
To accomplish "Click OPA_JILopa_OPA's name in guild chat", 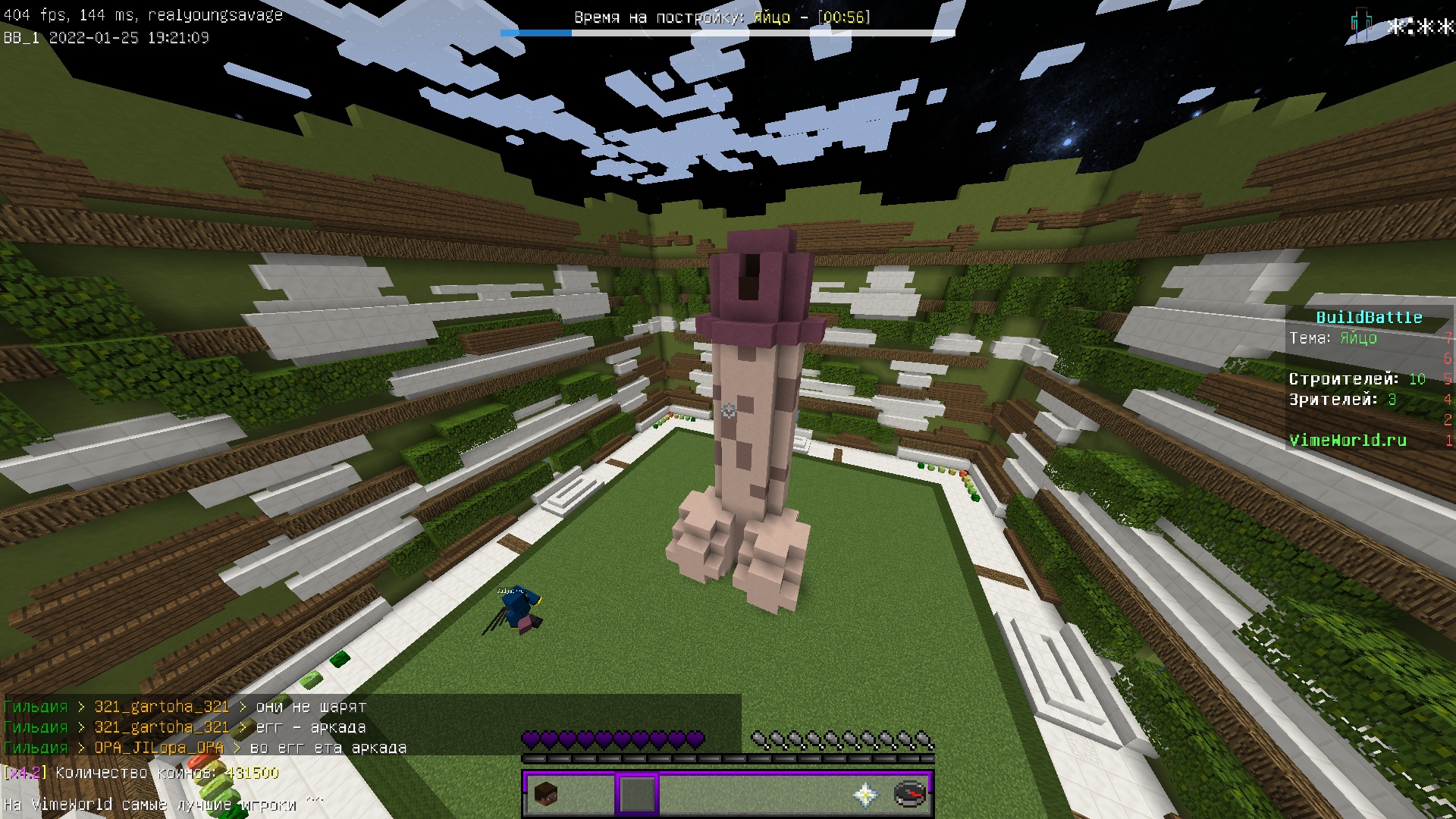I will click(x=158, y=748).
